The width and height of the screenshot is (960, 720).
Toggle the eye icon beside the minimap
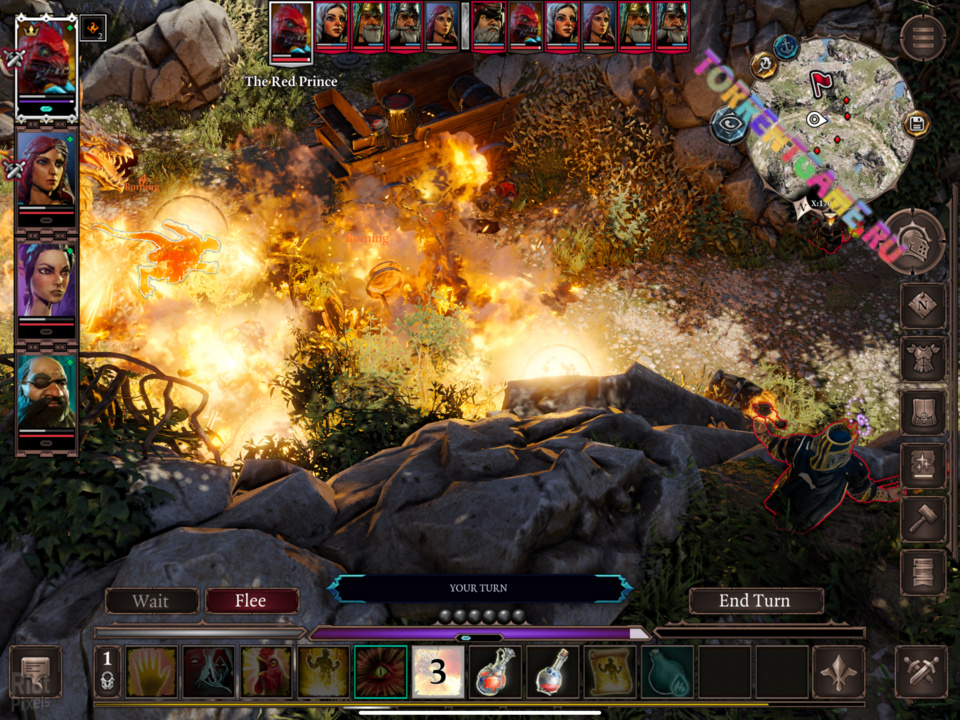tap(728, 125)
